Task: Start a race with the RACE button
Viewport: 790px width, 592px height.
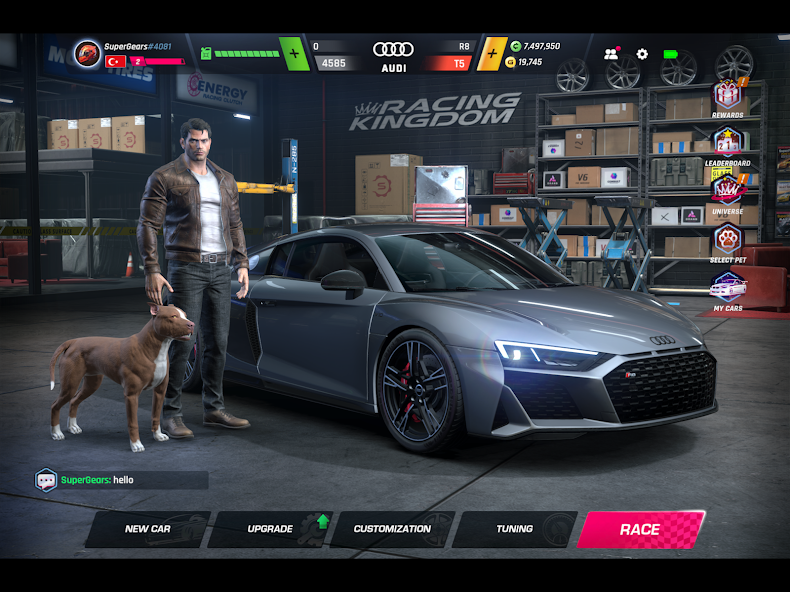Action: 640,529
